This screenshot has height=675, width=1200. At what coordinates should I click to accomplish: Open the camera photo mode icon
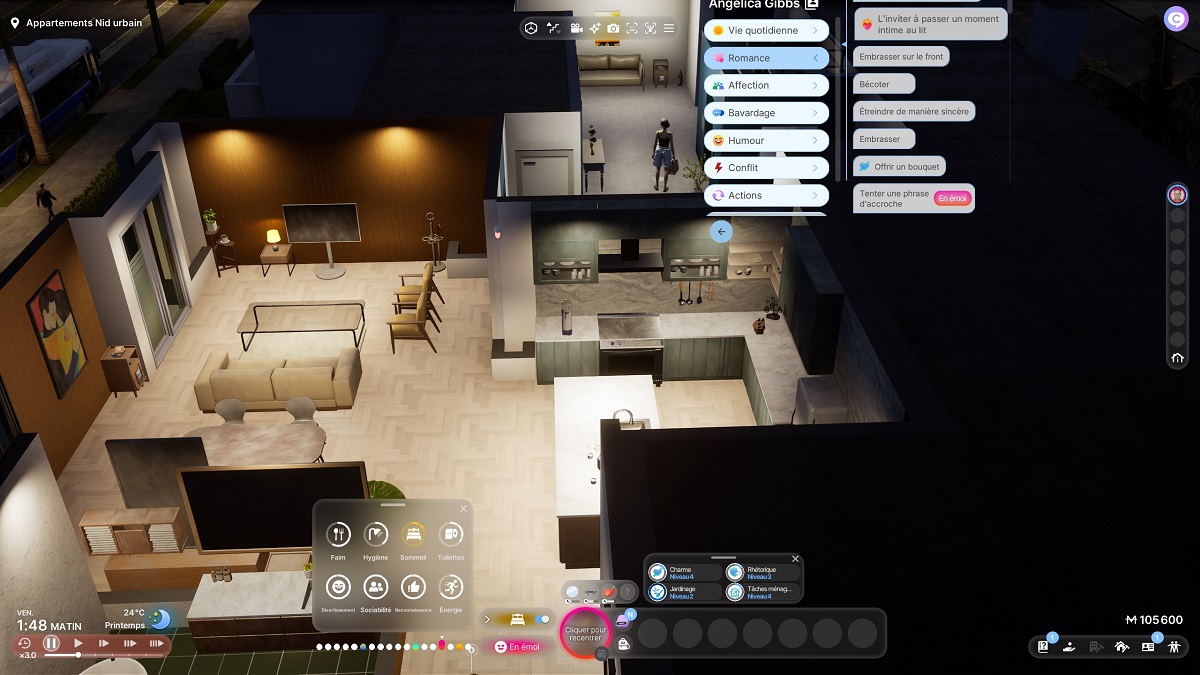[x=613, y=28]
